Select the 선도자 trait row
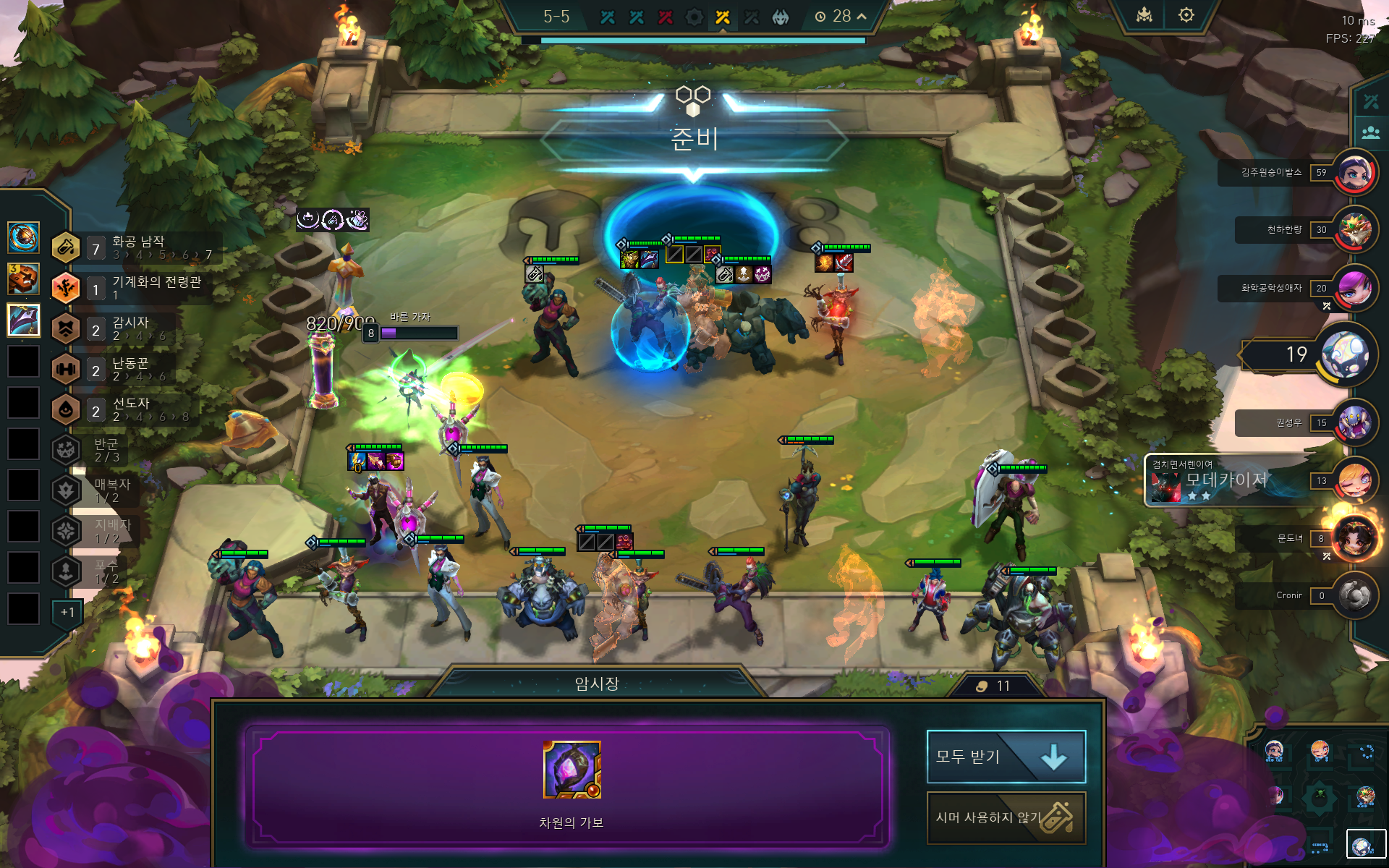Image resolution: width=1389 pixels, height=868 pixels. 123,409
